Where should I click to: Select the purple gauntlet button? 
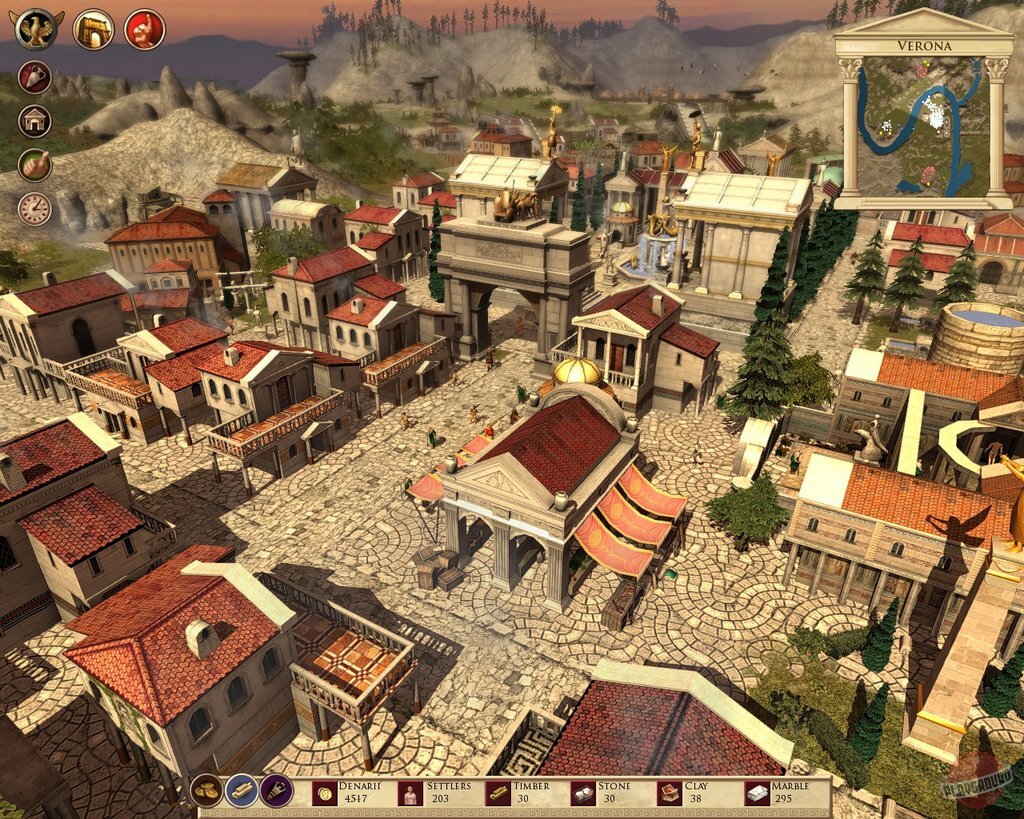(x=276, y=790)
